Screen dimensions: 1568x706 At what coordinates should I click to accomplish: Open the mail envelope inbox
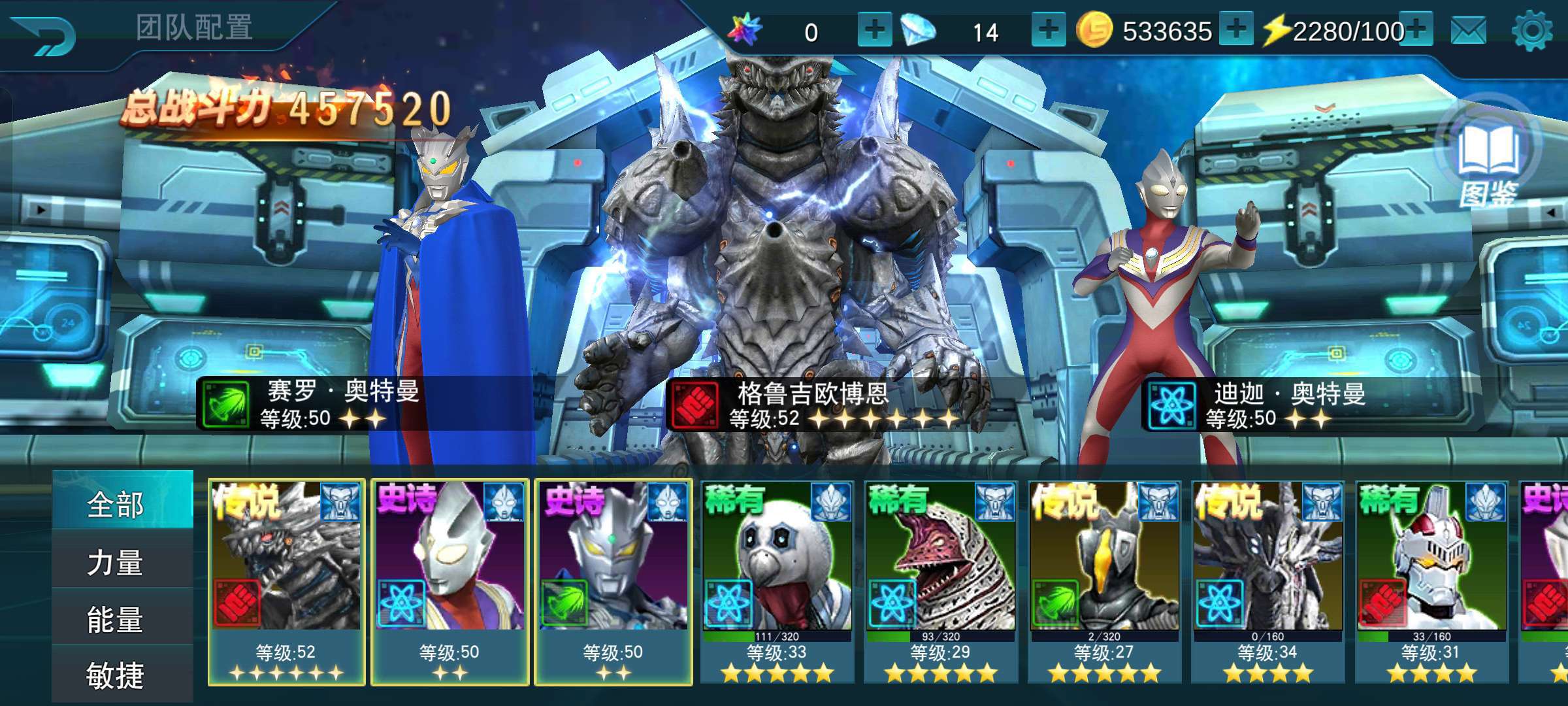(x=1468, y=31)
